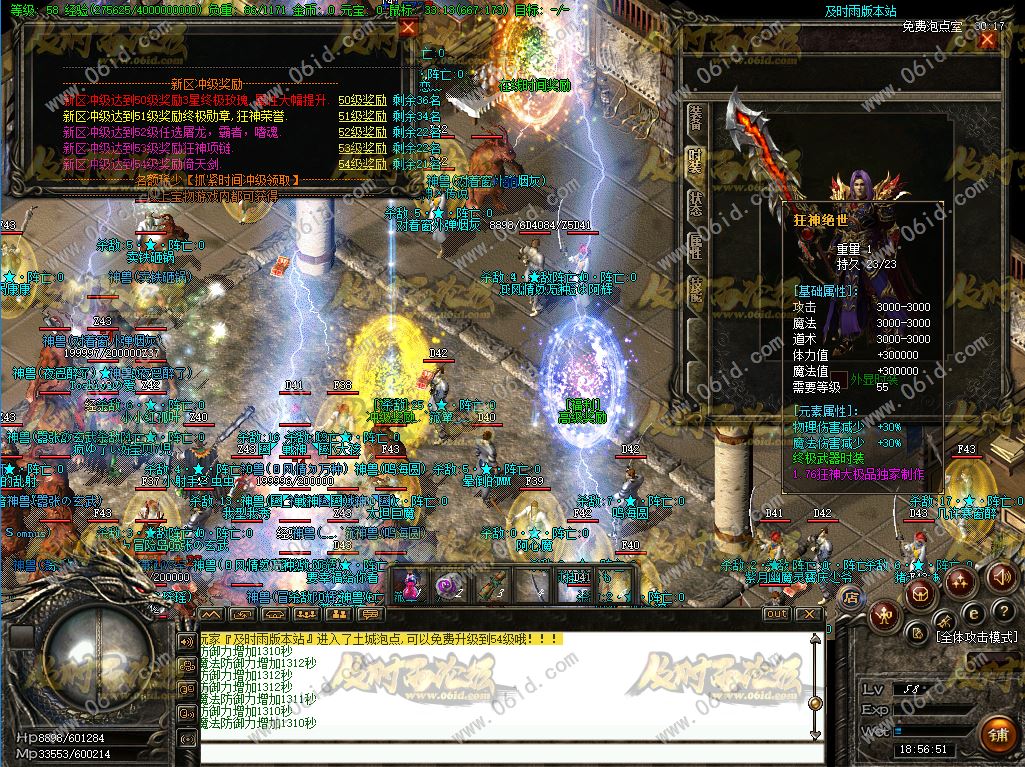The width and height of the screenshot is (1025, 767).
Task: Claim the 50级奖励 reward link
Action: 362,101
